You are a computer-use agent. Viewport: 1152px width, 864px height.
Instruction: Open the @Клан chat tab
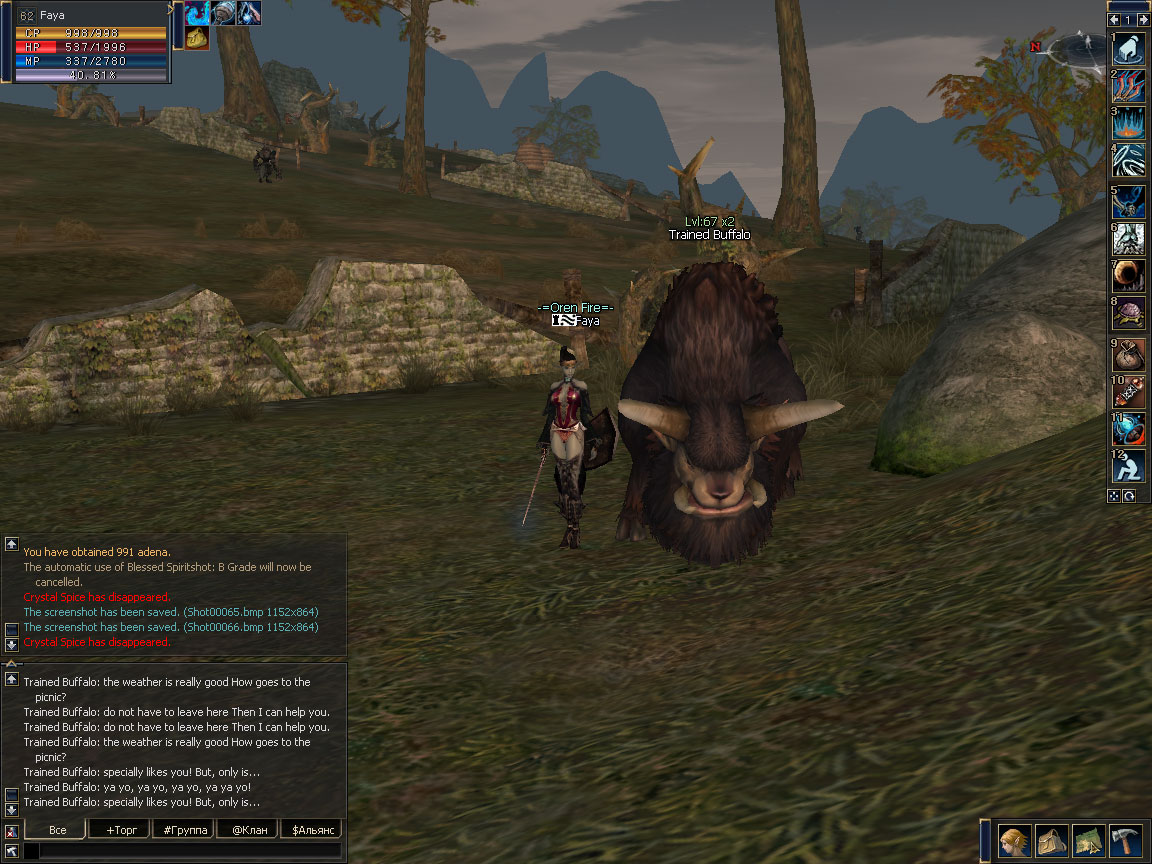pos(248,830)
